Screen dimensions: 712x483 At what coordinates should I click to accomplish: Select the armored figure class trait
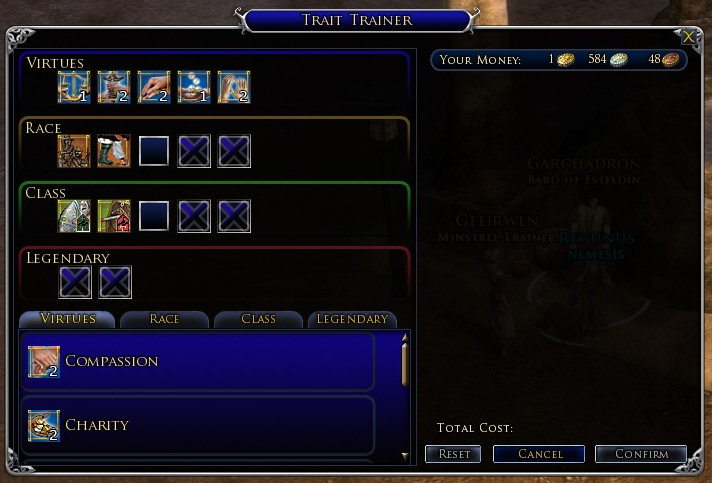tap(74, 215)
